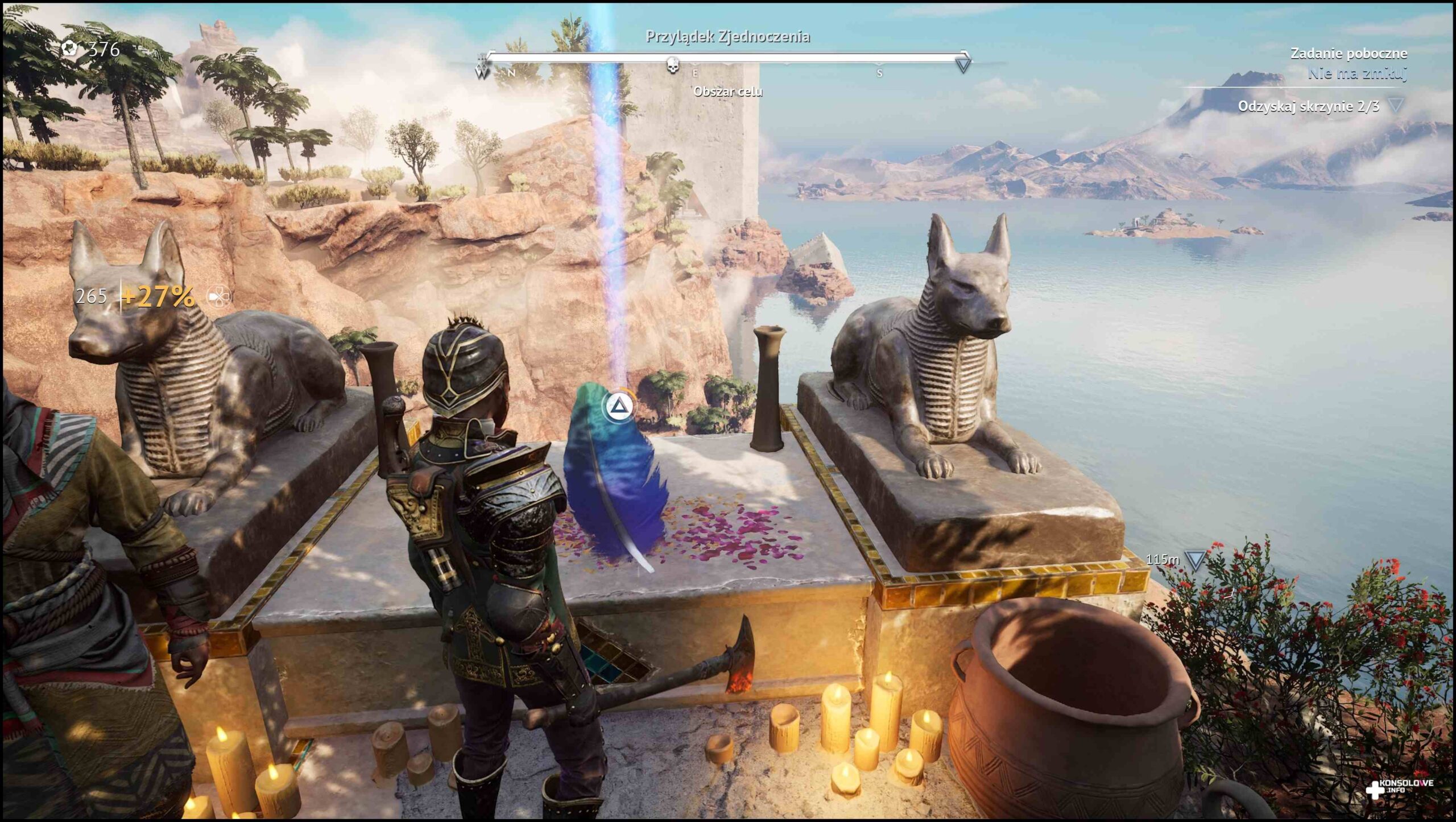1456x822 pixels.
Task: Click the 115m waypoint triangle marker
Action: pos(1195,561)
